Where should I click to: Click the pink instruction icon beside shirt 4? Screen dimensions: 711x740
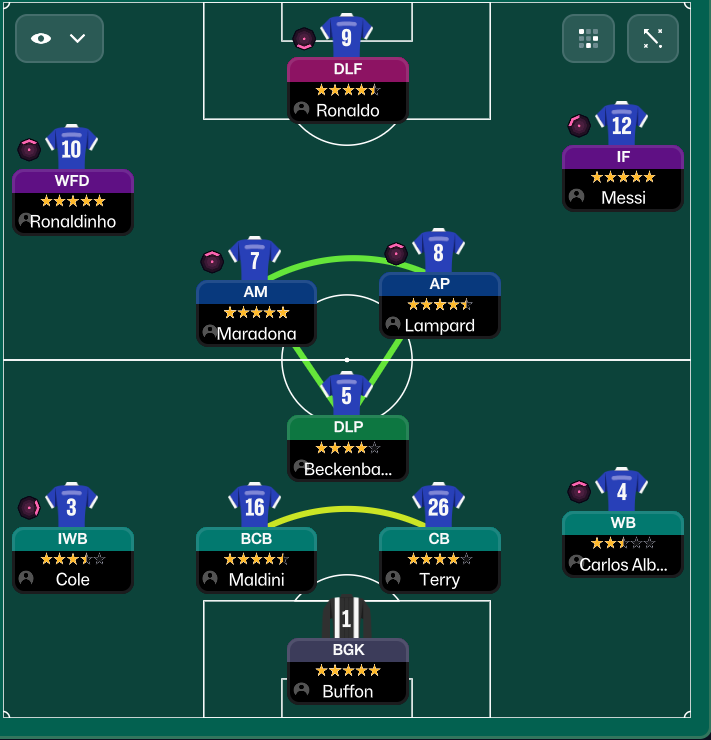click(579, 491)
